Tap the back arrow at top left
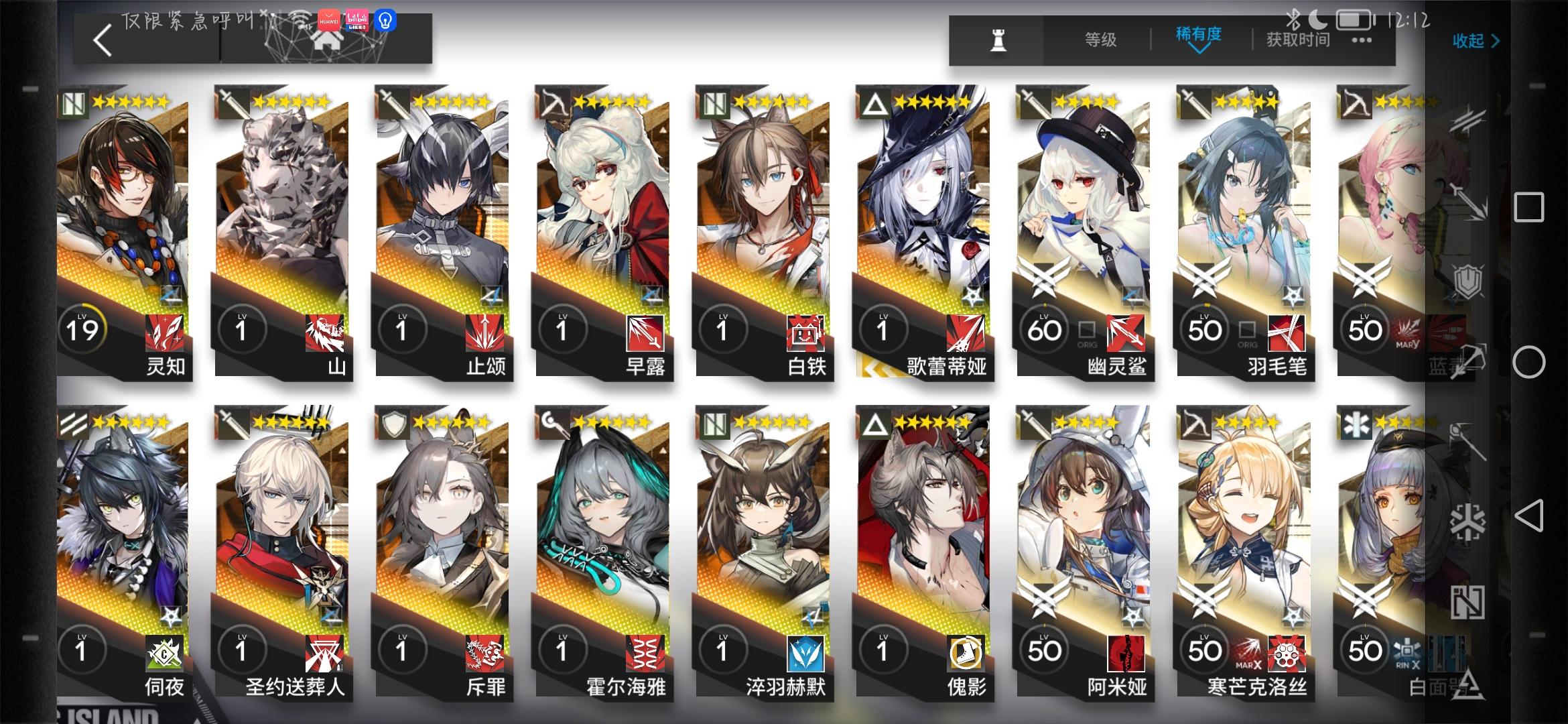The width and height of the screenshot is (1568, 724). (x=102, y=40)
